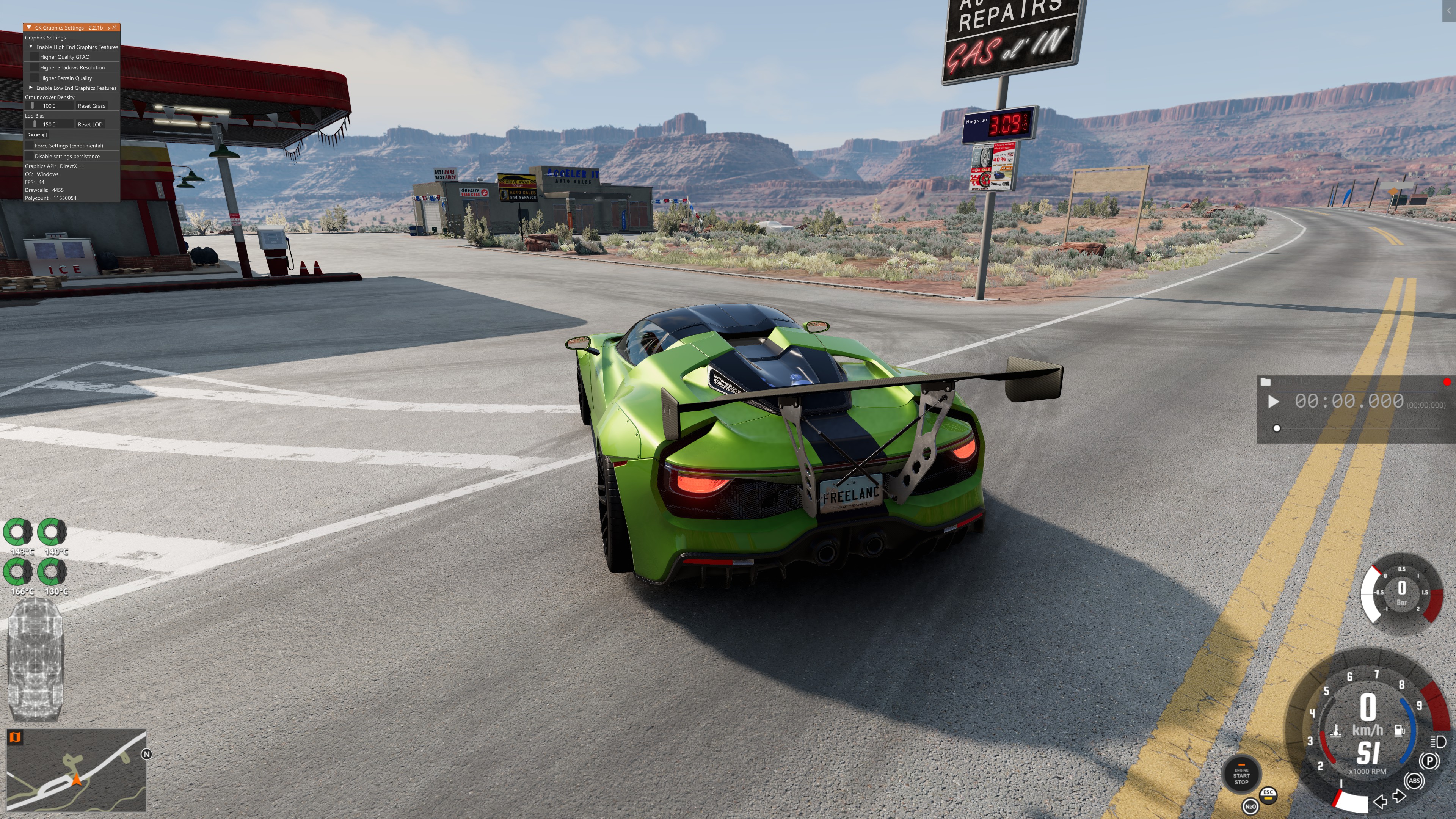Tick the Higher Quality GTAO checkbox

click(35, 57)
